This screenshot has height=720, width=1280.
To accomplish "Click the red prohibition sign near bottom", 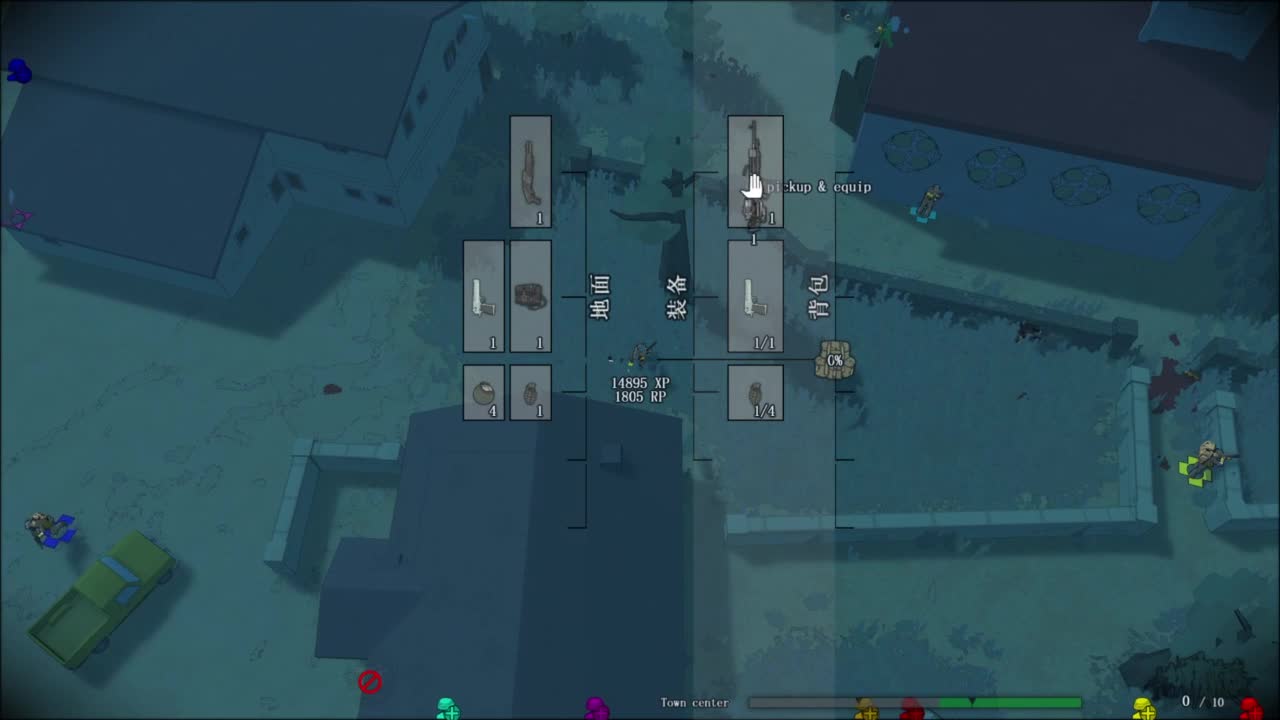I will (371, 681).
